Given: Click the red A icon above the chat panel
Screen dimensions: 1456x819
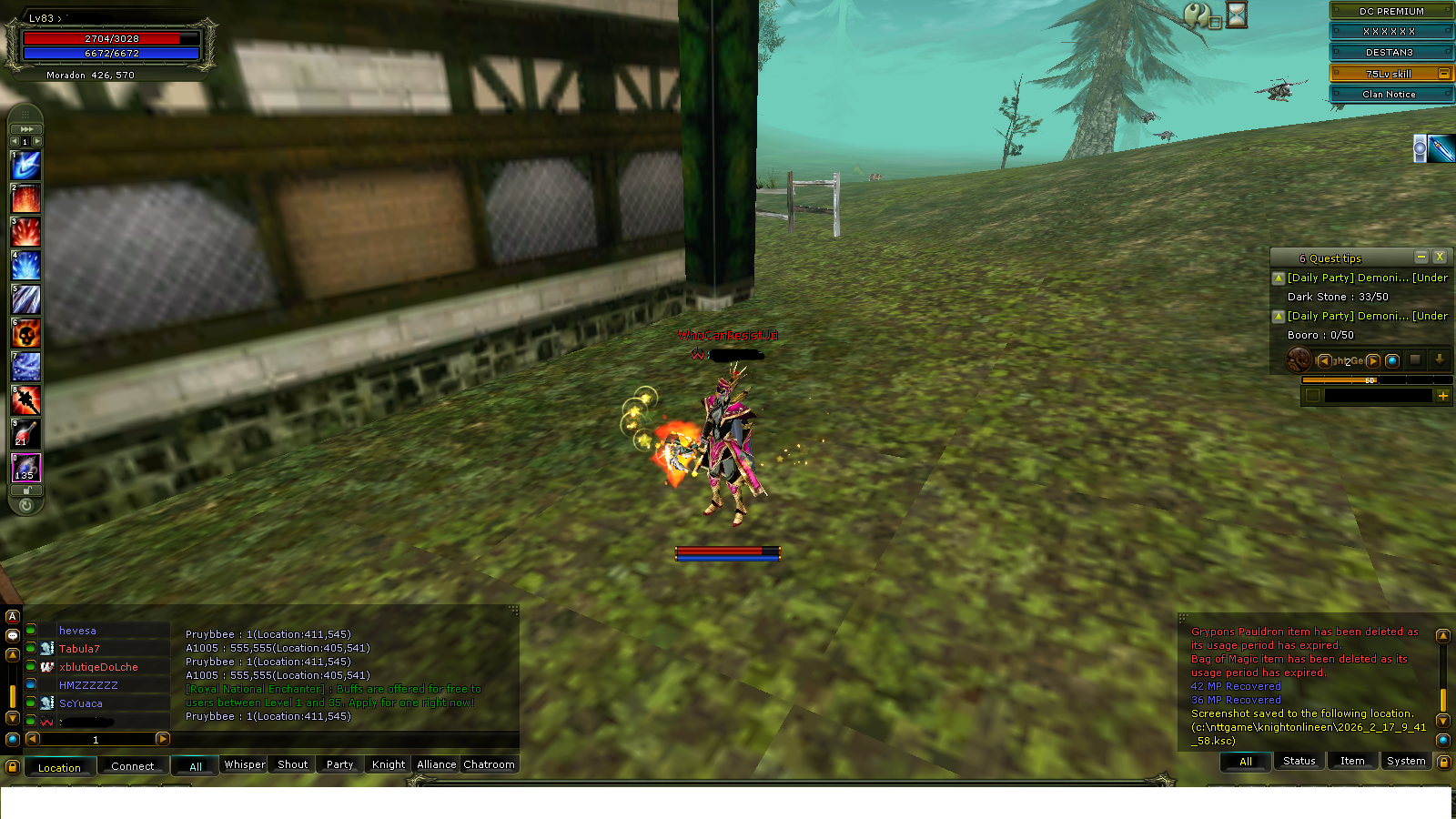Looking at the screenshot, I should pos(12,617).
